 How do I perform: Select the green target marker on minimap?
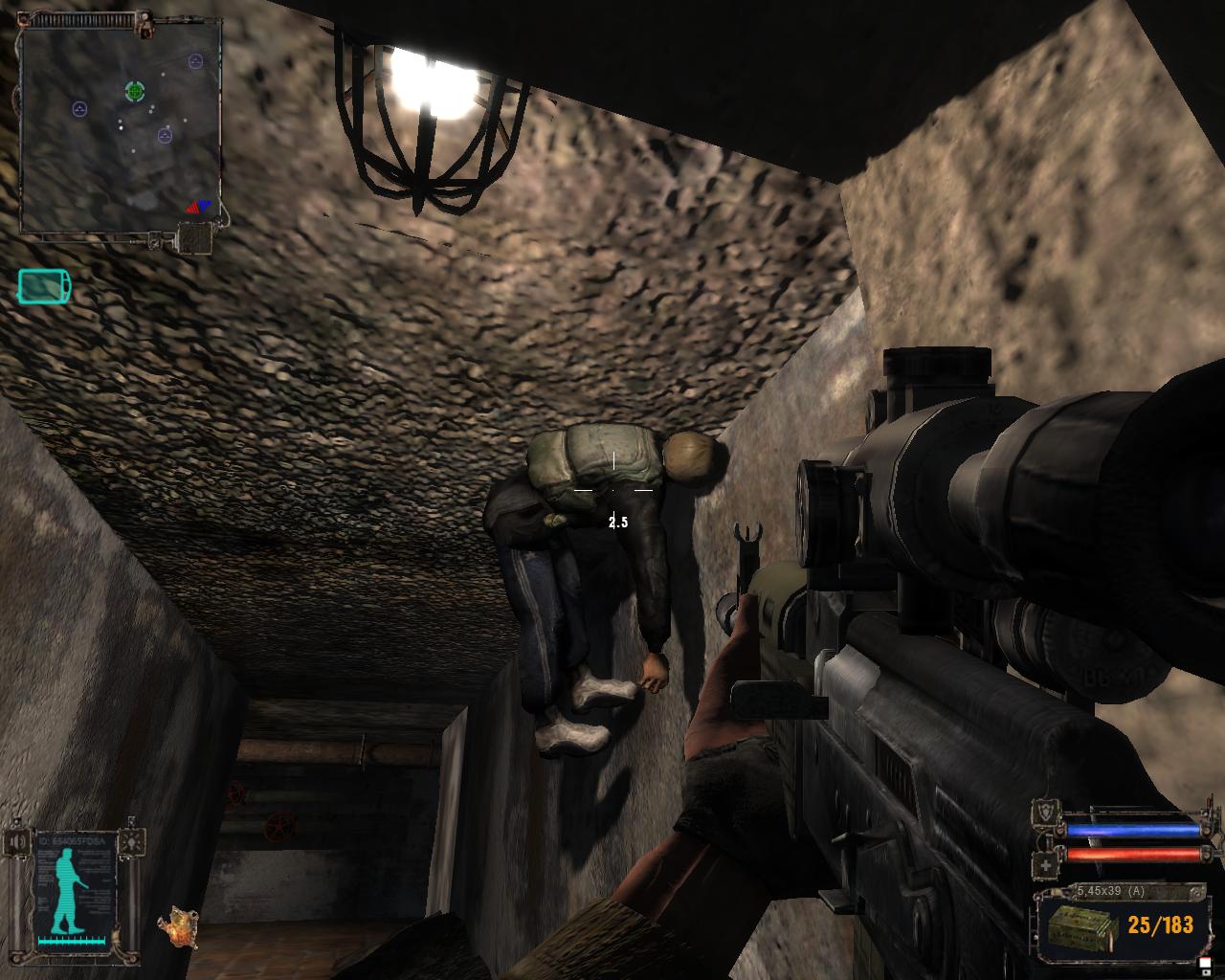point(135,91)
